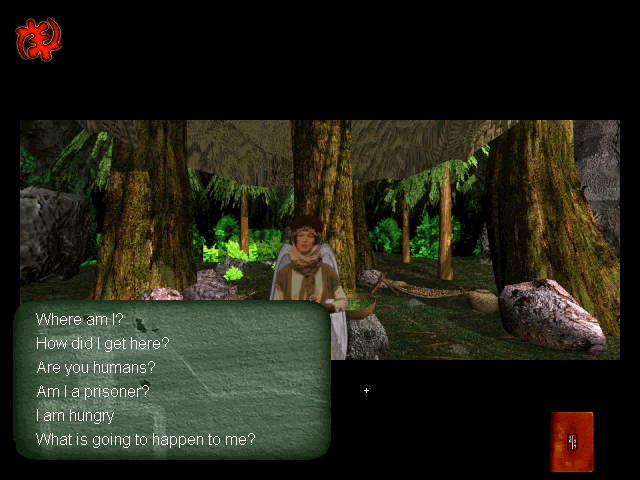Click the red tribal symbol icon
This screenshot has width=640, height=480.
[x=38, y=40]
